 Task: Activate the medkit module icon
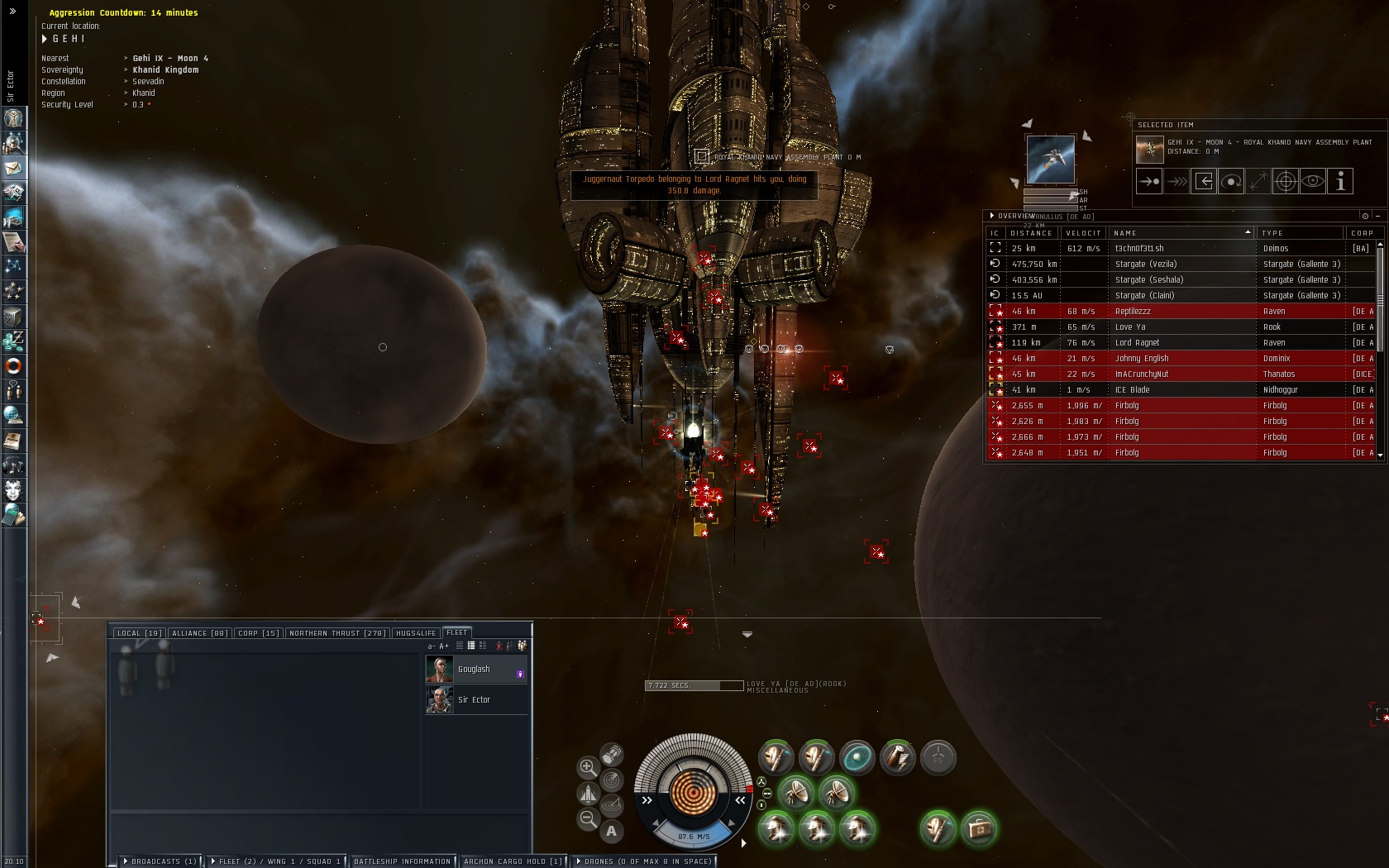(x=979, y=828)
